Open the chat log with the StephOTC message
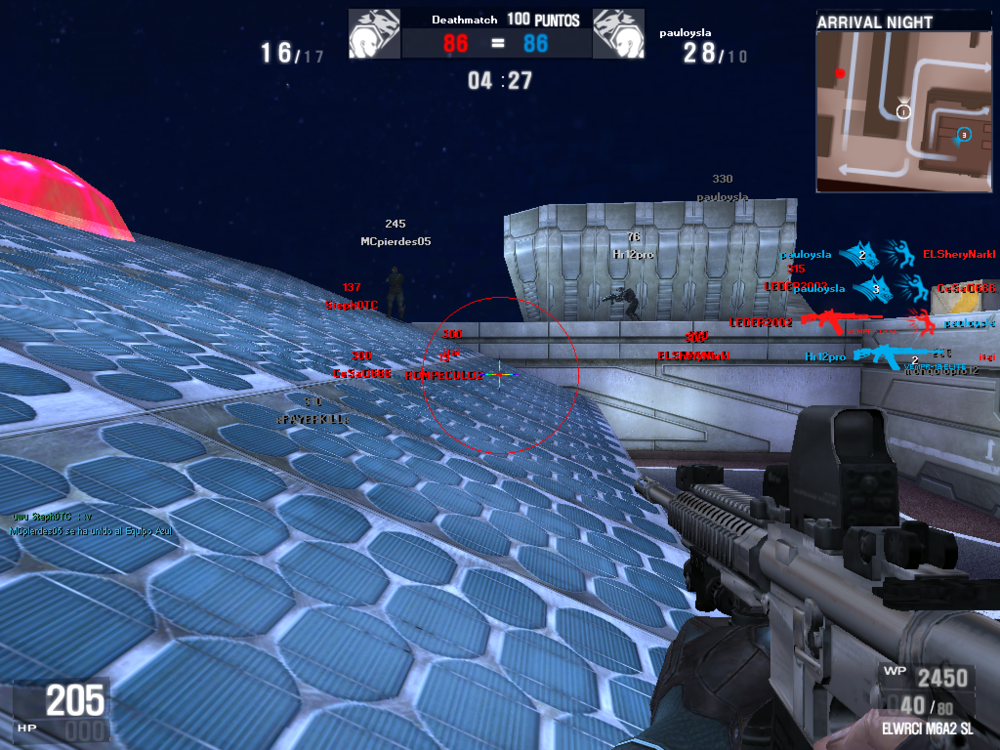The image size is (1000, 750). click(x=90, y=524)
